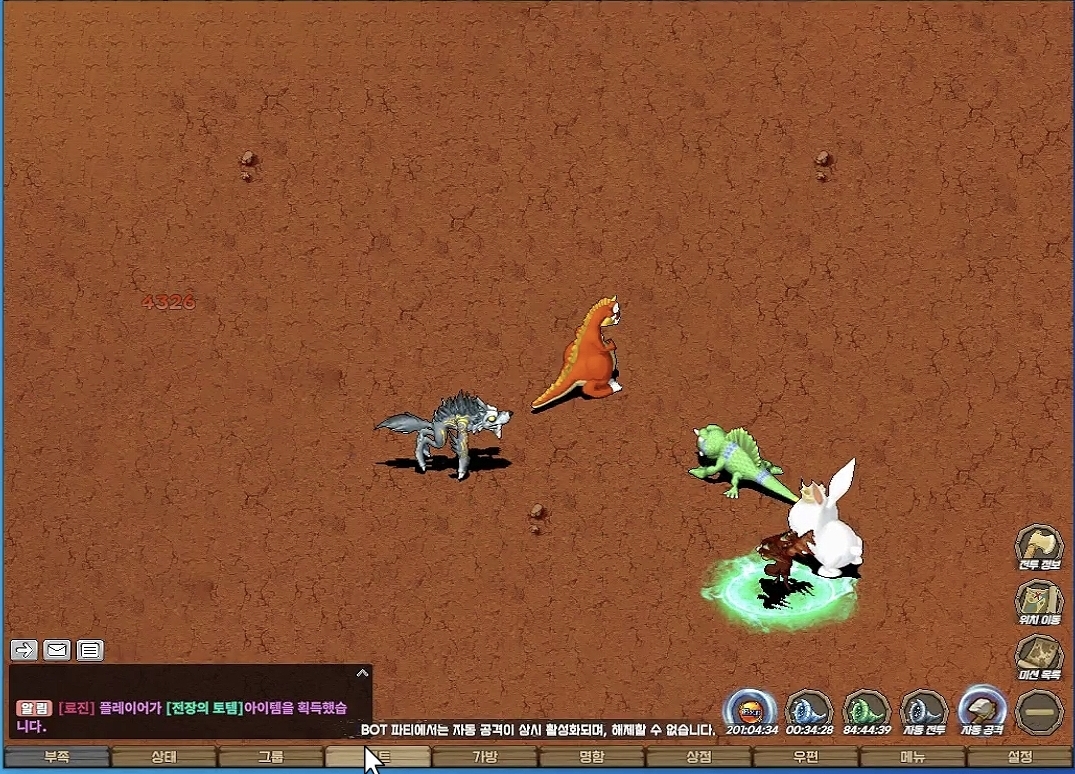Open the 설정 settings
The image size is (1075, 774).
(1020, 757)
